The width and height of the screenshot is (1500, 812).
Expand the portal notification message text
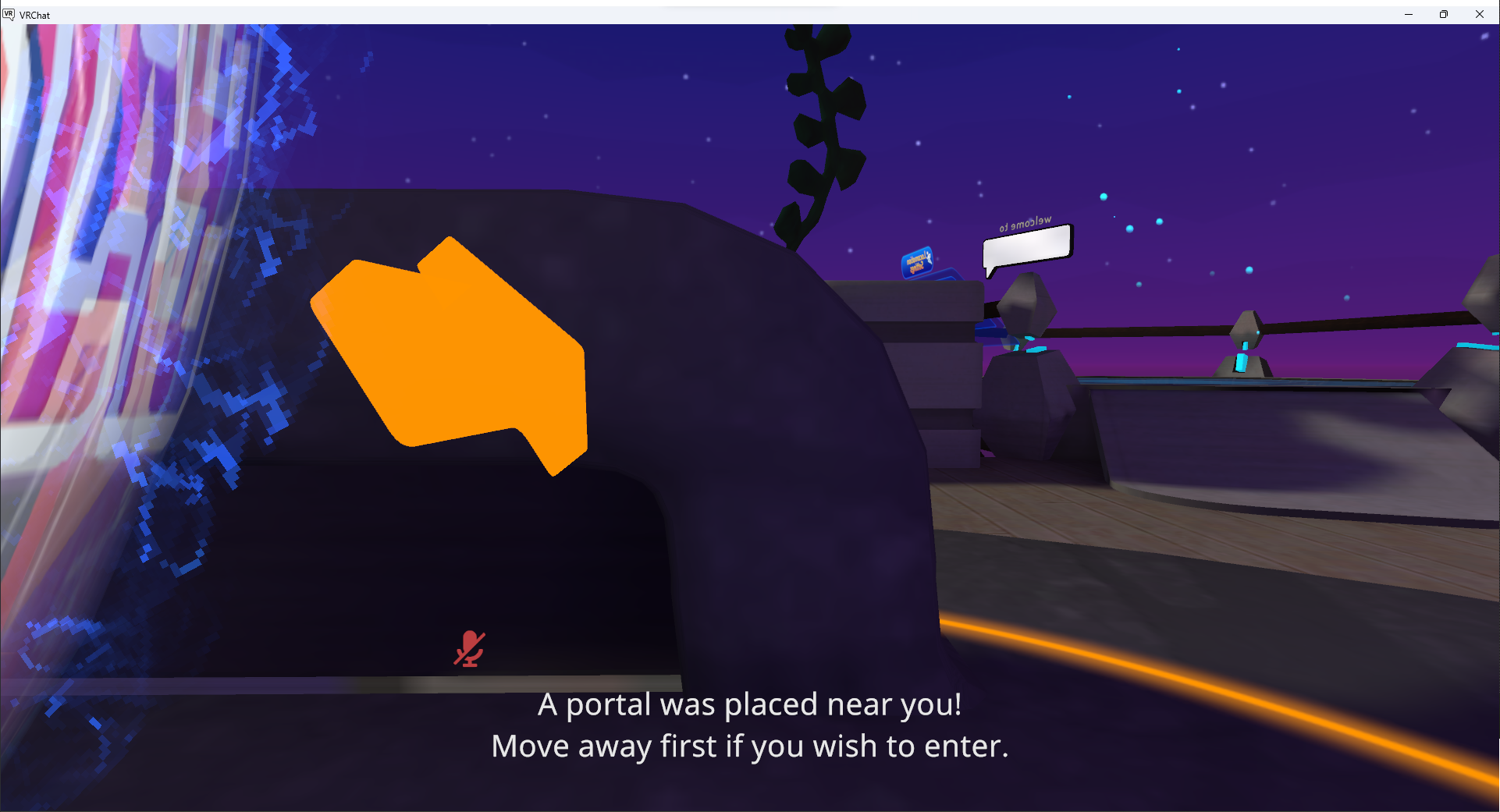pyautogui.click(x=748, y=725)
